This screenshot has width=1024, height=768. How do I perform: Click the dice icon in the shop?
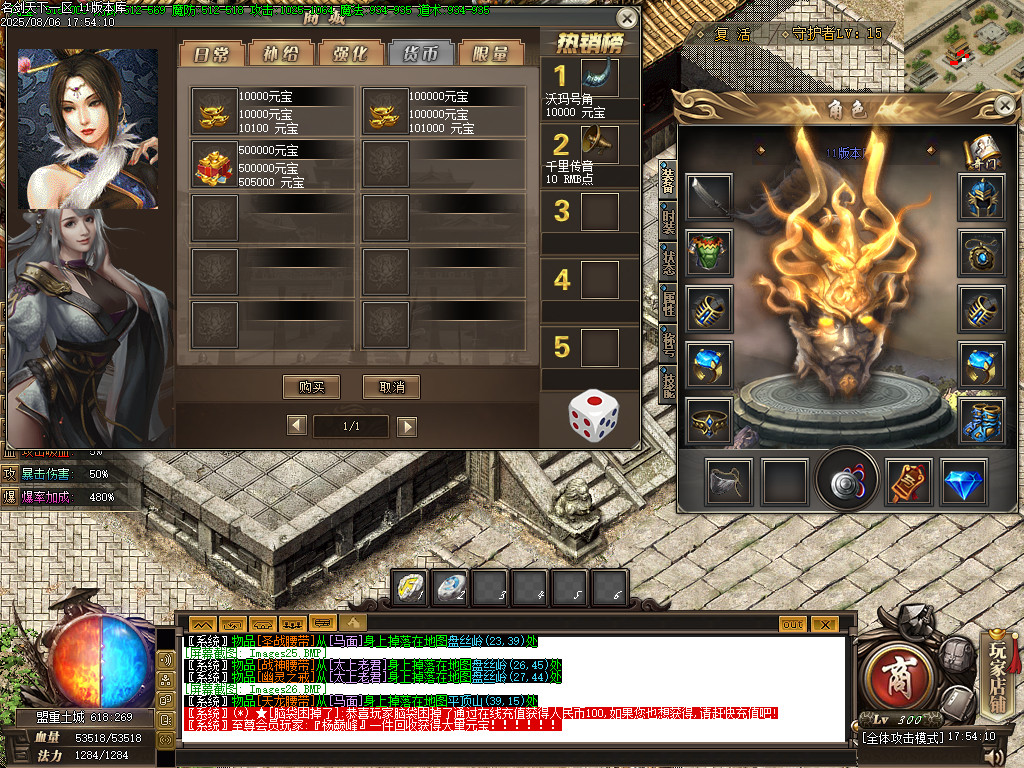pyautogui.click(x=593, y=414)
